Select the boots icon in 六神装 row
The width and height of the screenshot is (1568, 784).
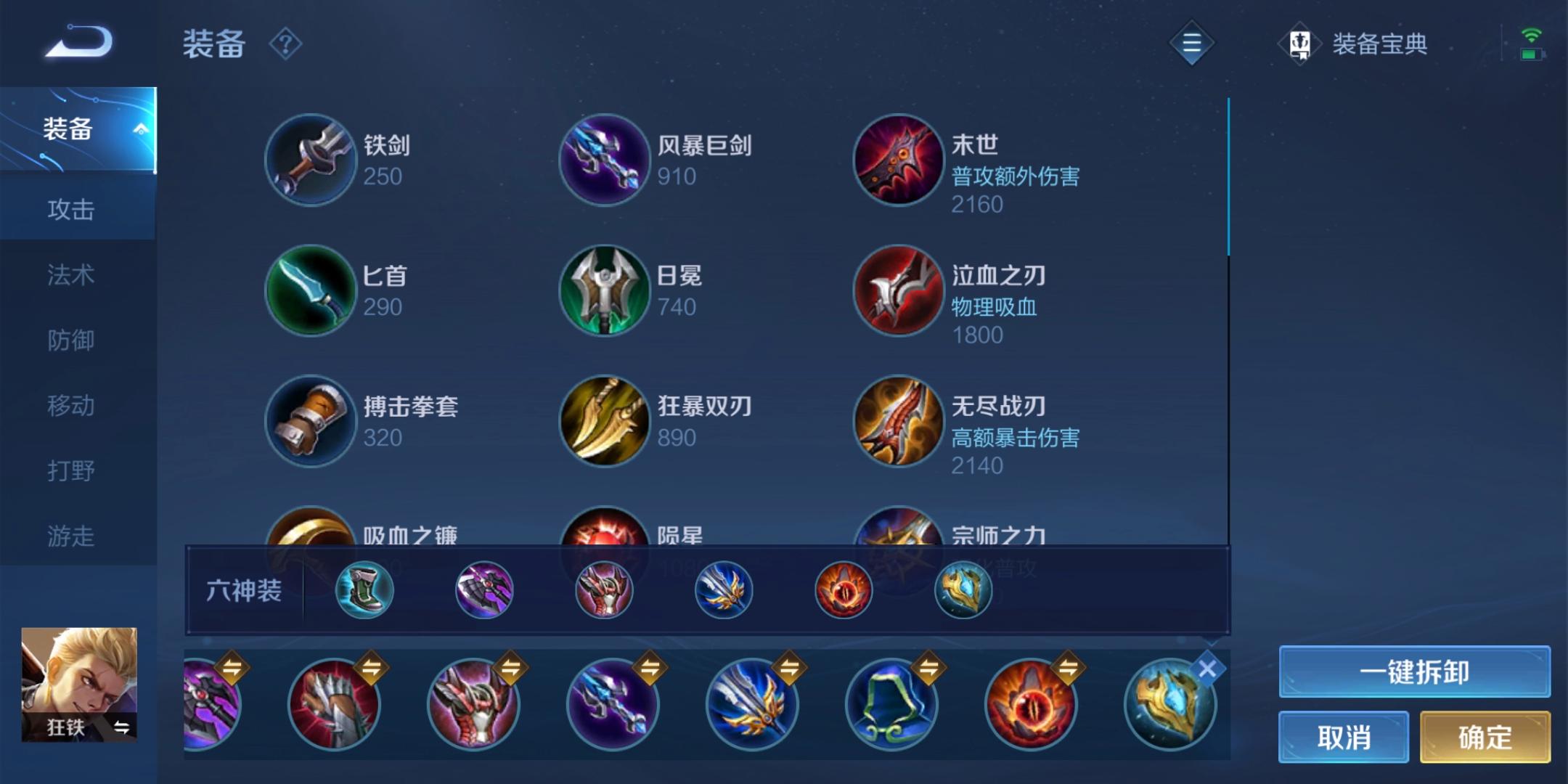click(364, 590)
